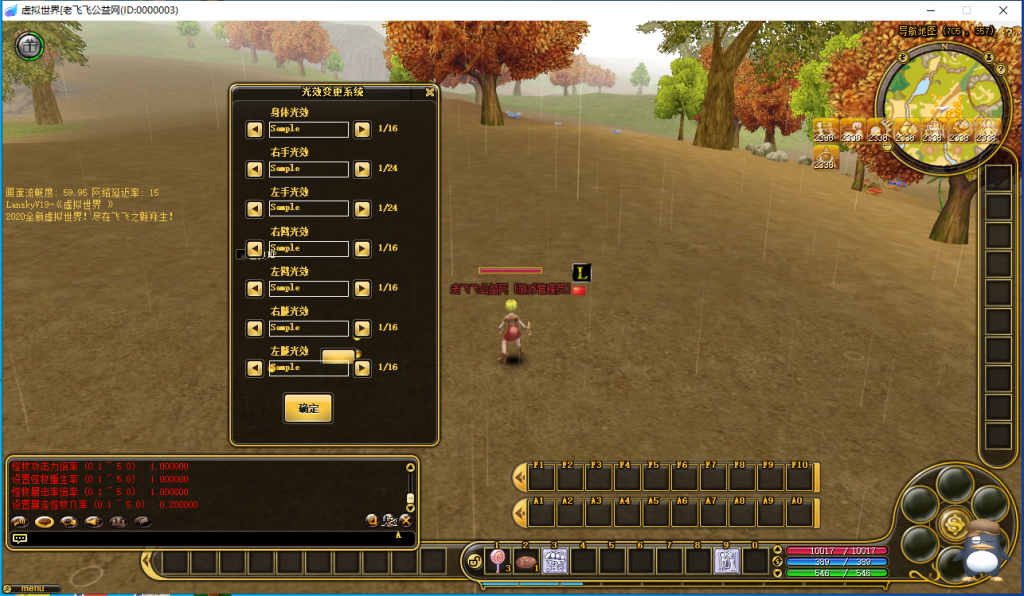Step back the 左手光效 left-hand effect
Screen dimensions: 1024x596
click(x=255, y=208)
